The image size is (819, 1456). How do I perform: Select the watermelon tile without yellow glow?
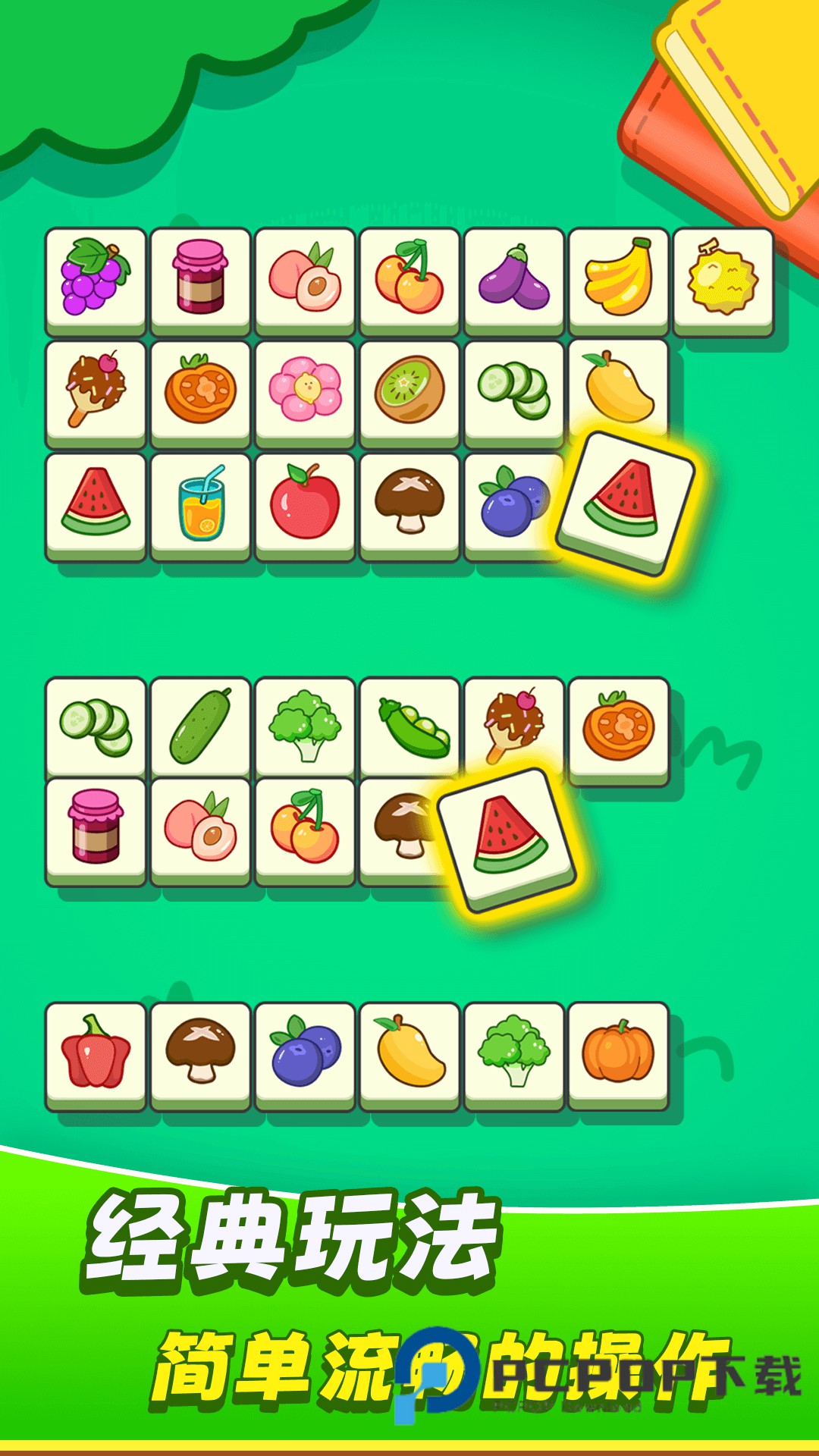96,503
